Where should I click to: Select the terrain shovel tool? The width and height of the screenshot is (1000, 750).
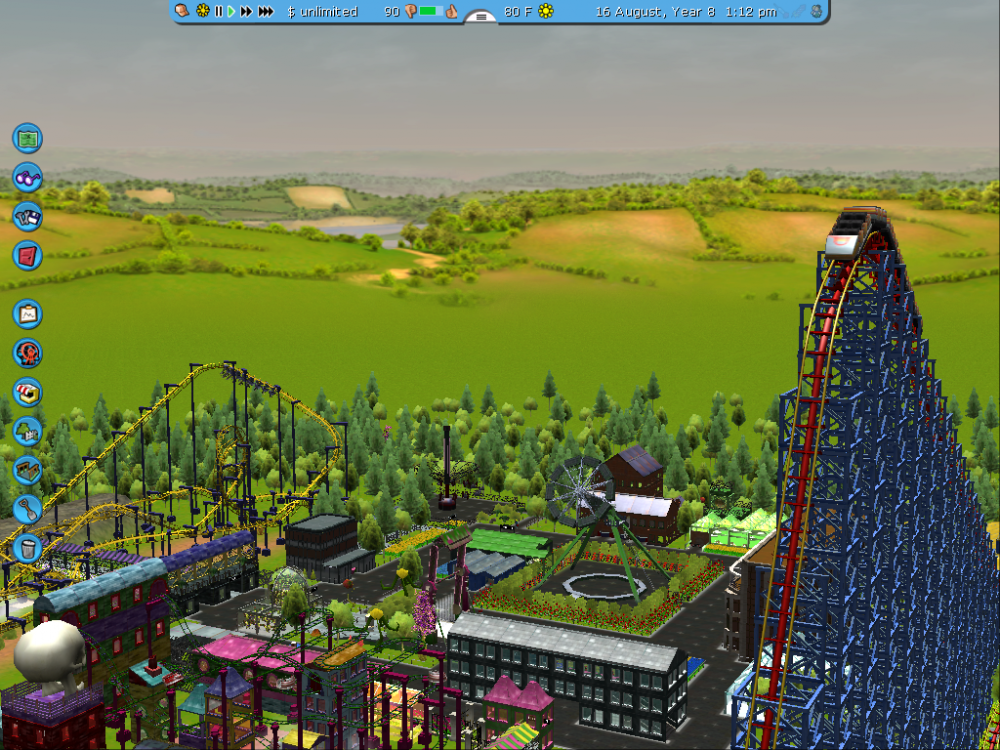(27, 509)
